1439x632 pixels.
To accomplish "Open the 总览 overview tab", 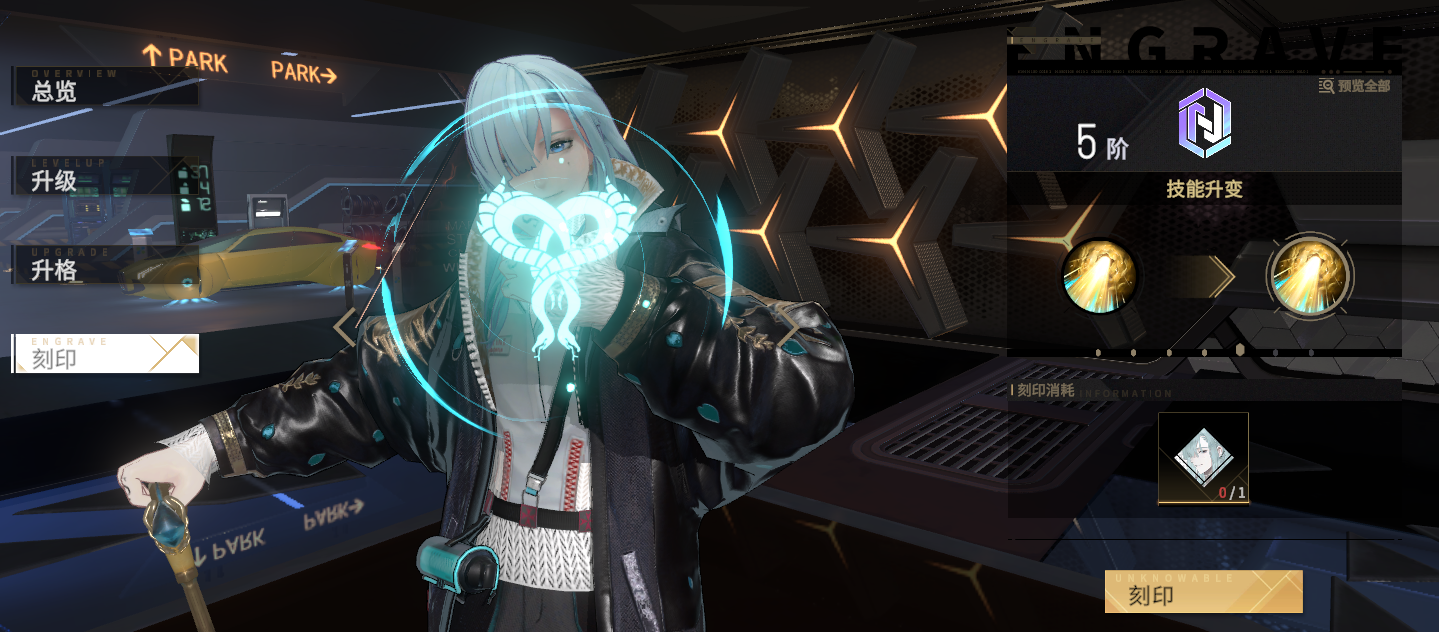I will tap(104, 88).
